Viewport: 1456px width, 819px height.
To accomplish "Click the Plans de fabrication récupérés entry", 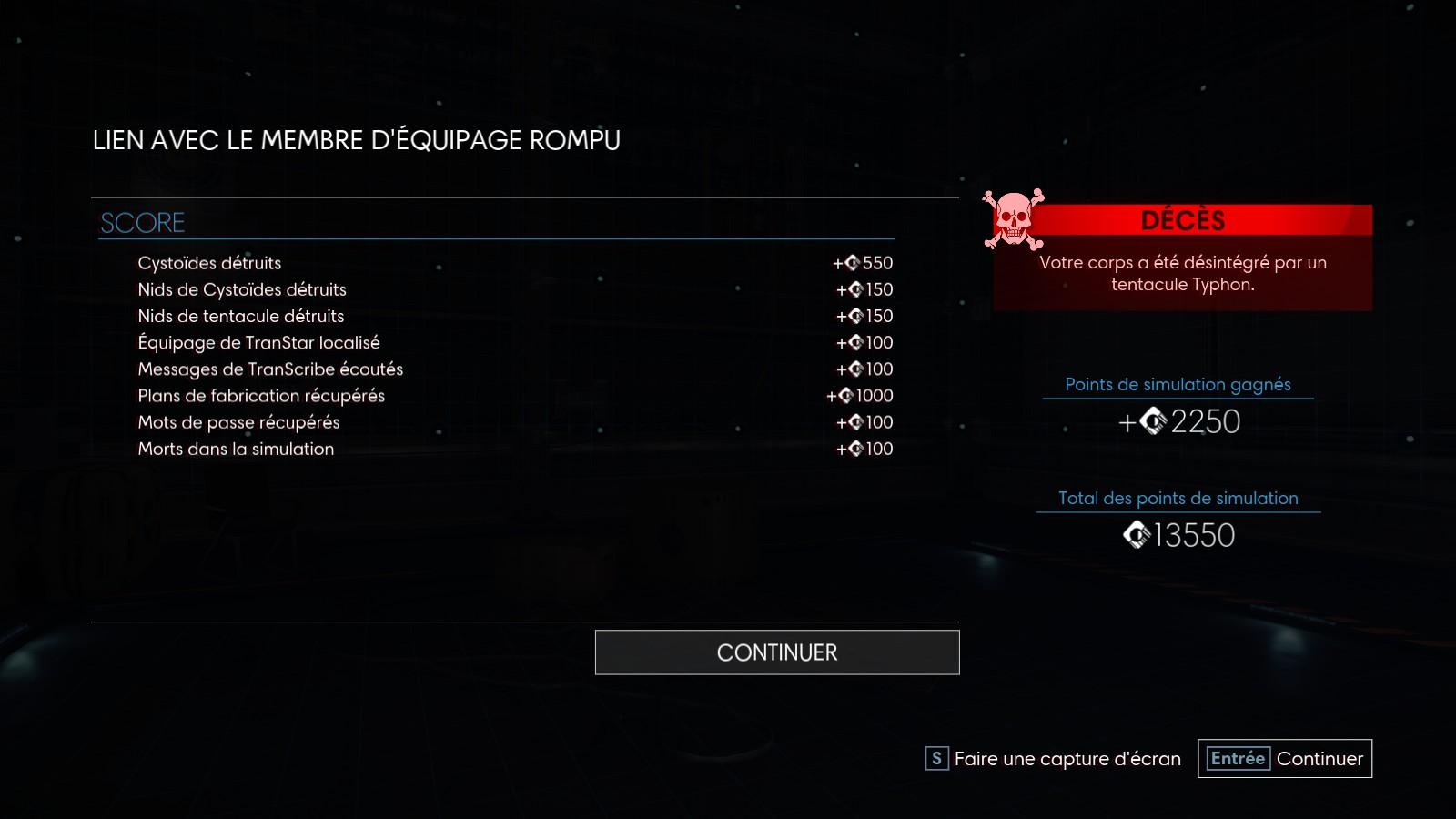I will (x=260, y=396).
